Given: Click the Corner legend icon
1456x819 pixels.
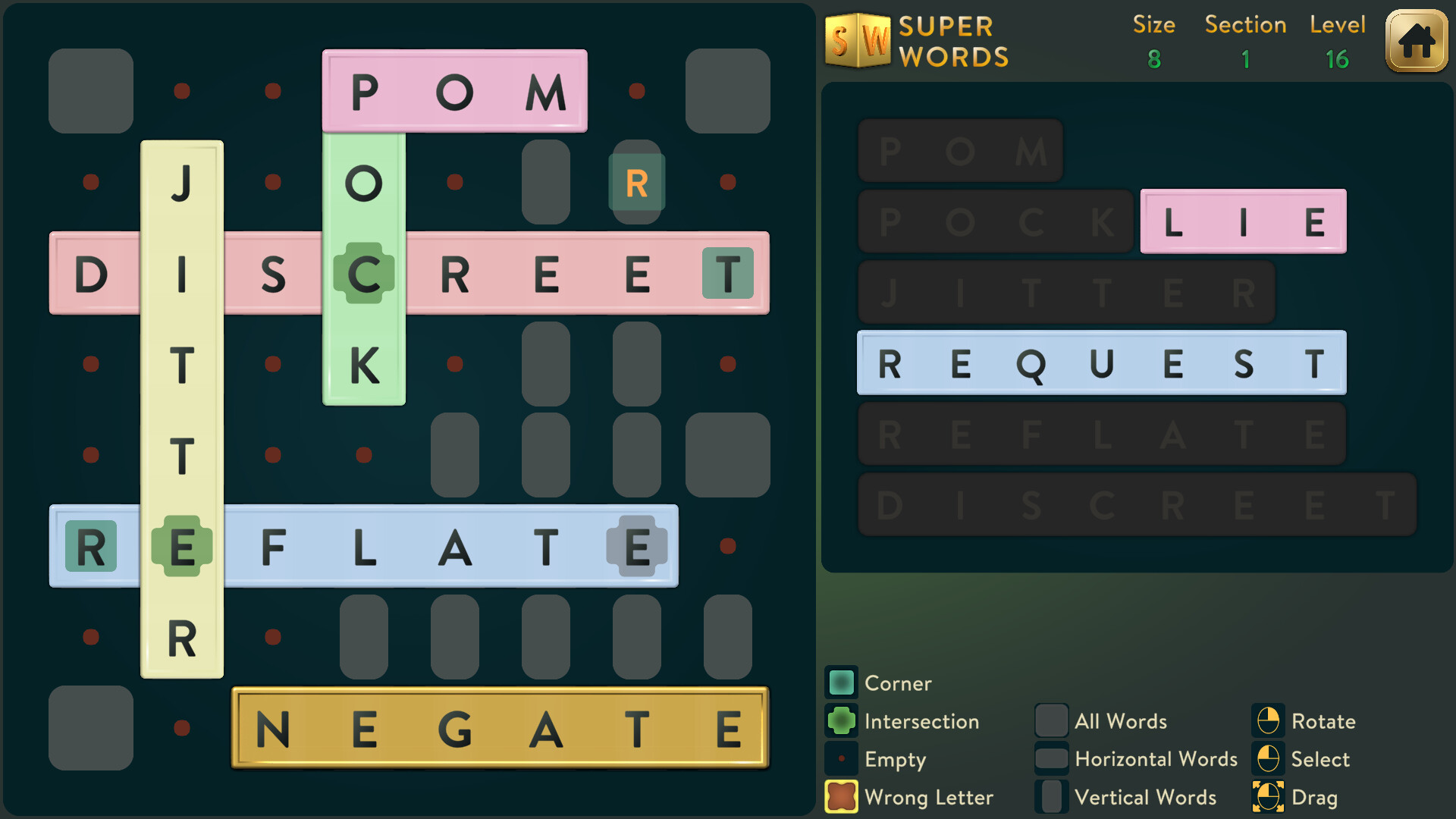Looking at the screenshot, I should click(x=841, y=682).
